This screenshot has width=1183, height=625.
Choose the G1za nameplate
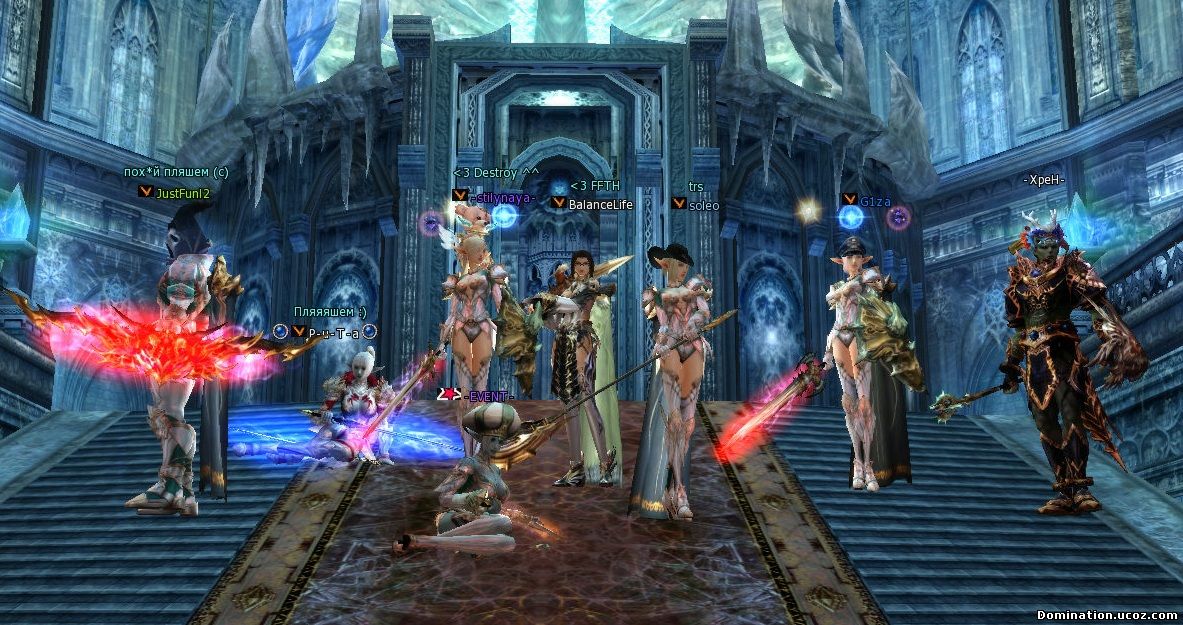[x=875, y=200]
